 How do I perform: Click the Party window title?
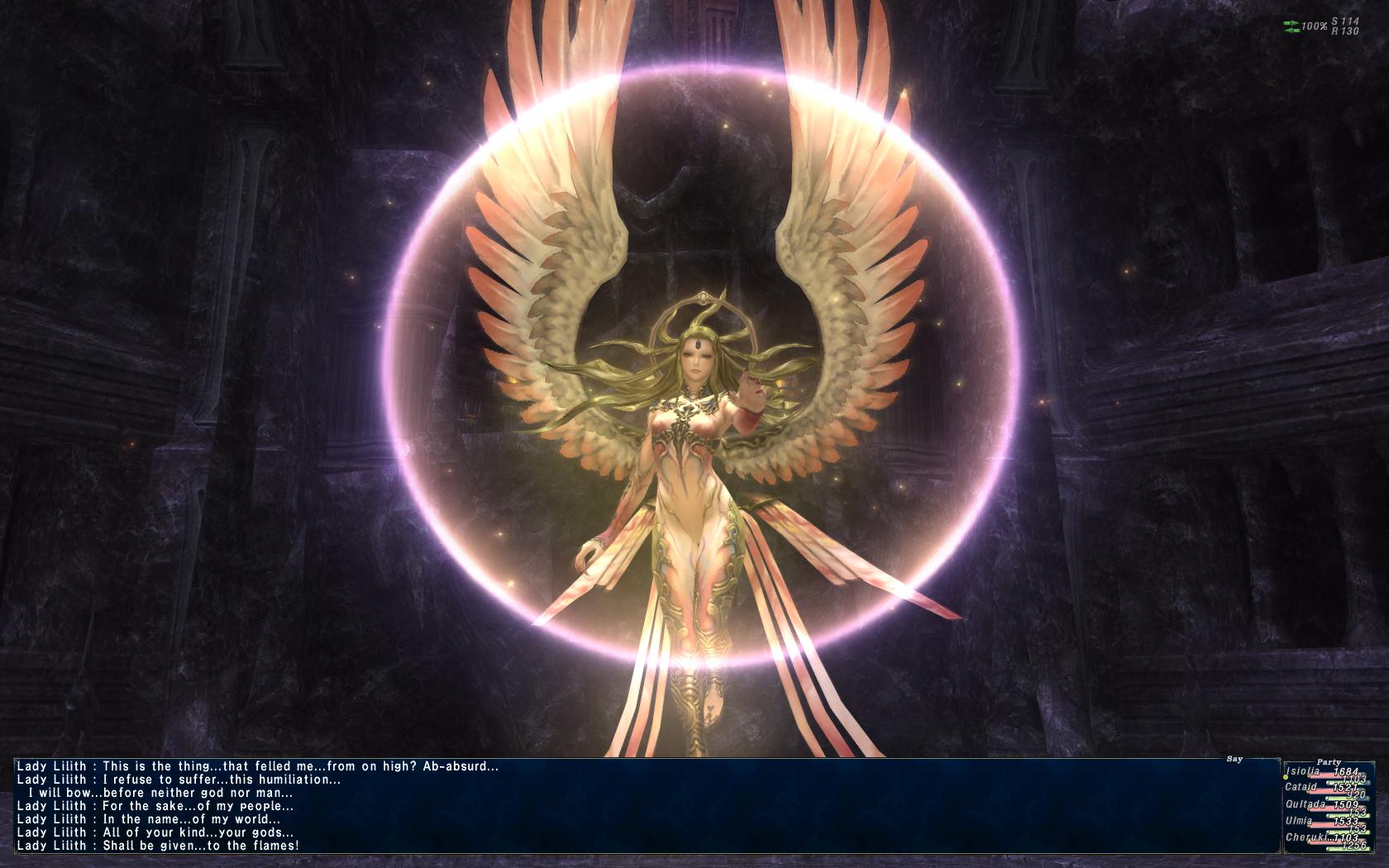point(1329,762)
